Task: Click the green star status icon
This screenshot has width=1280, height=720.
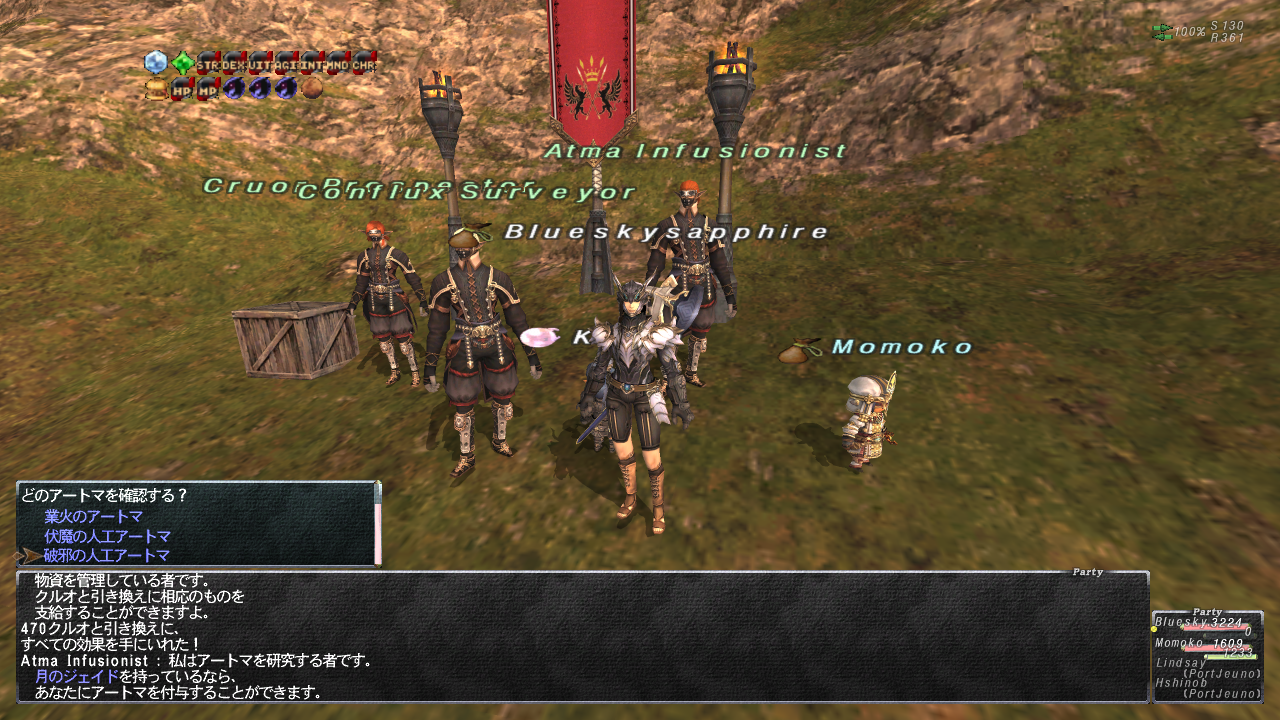Action: coord(182,63)
